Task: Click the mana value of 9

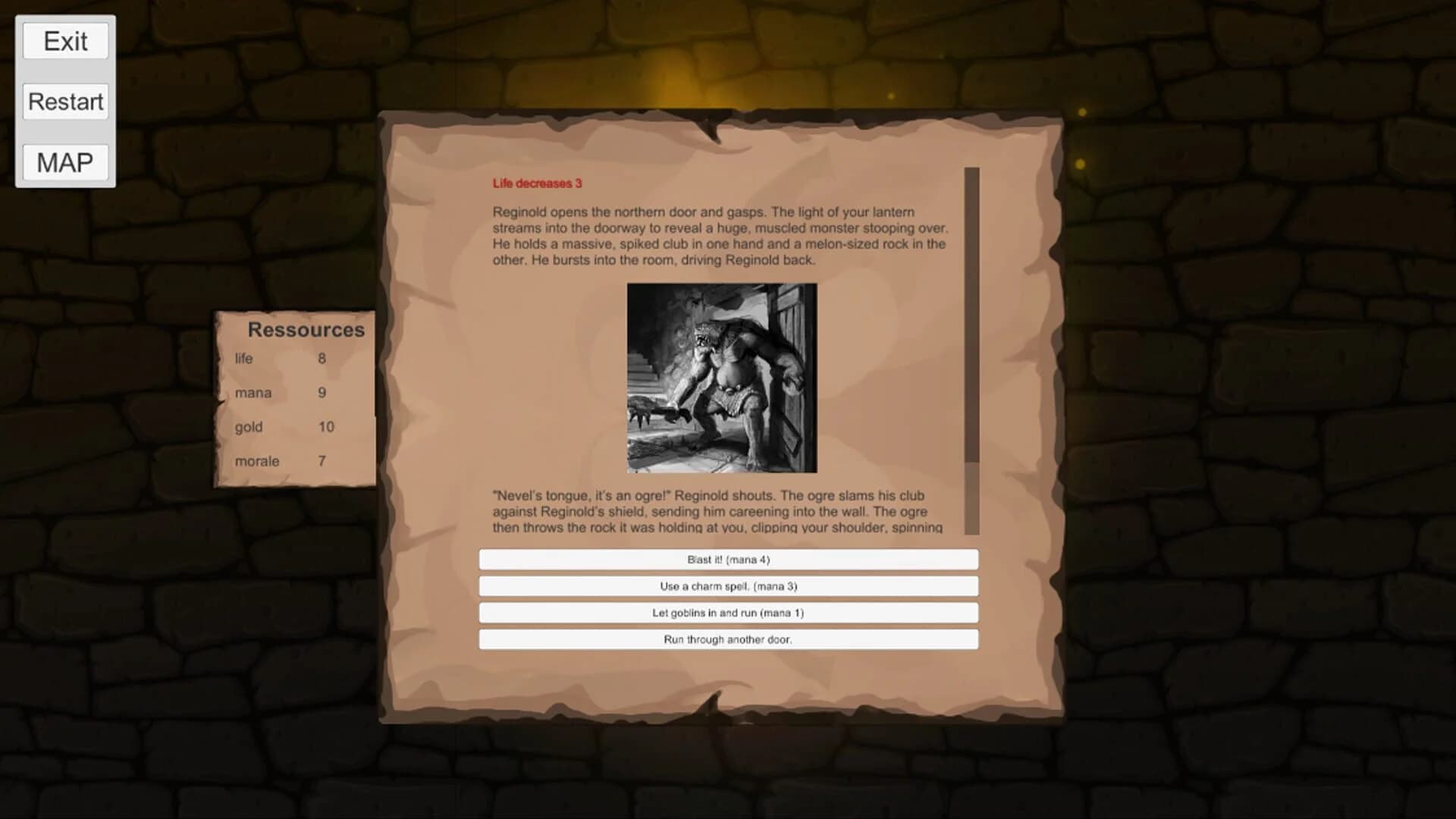Action: 322,393
